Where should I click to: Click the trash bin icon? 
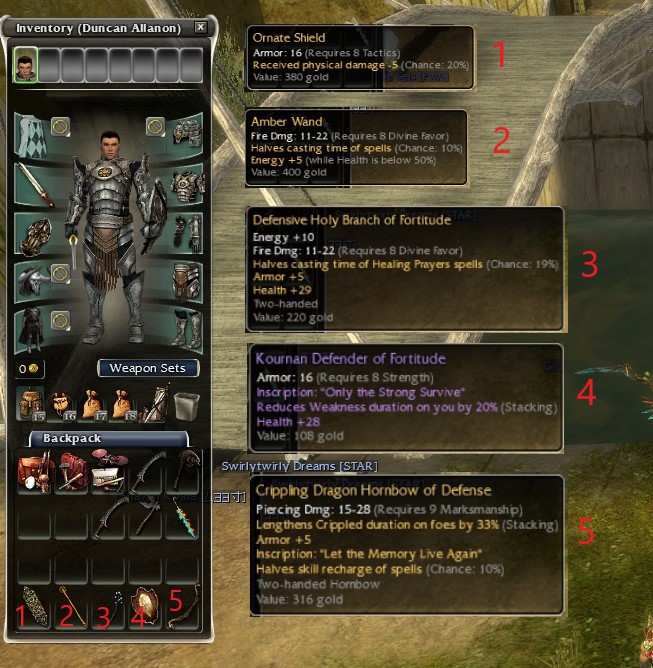pos(184,403)
